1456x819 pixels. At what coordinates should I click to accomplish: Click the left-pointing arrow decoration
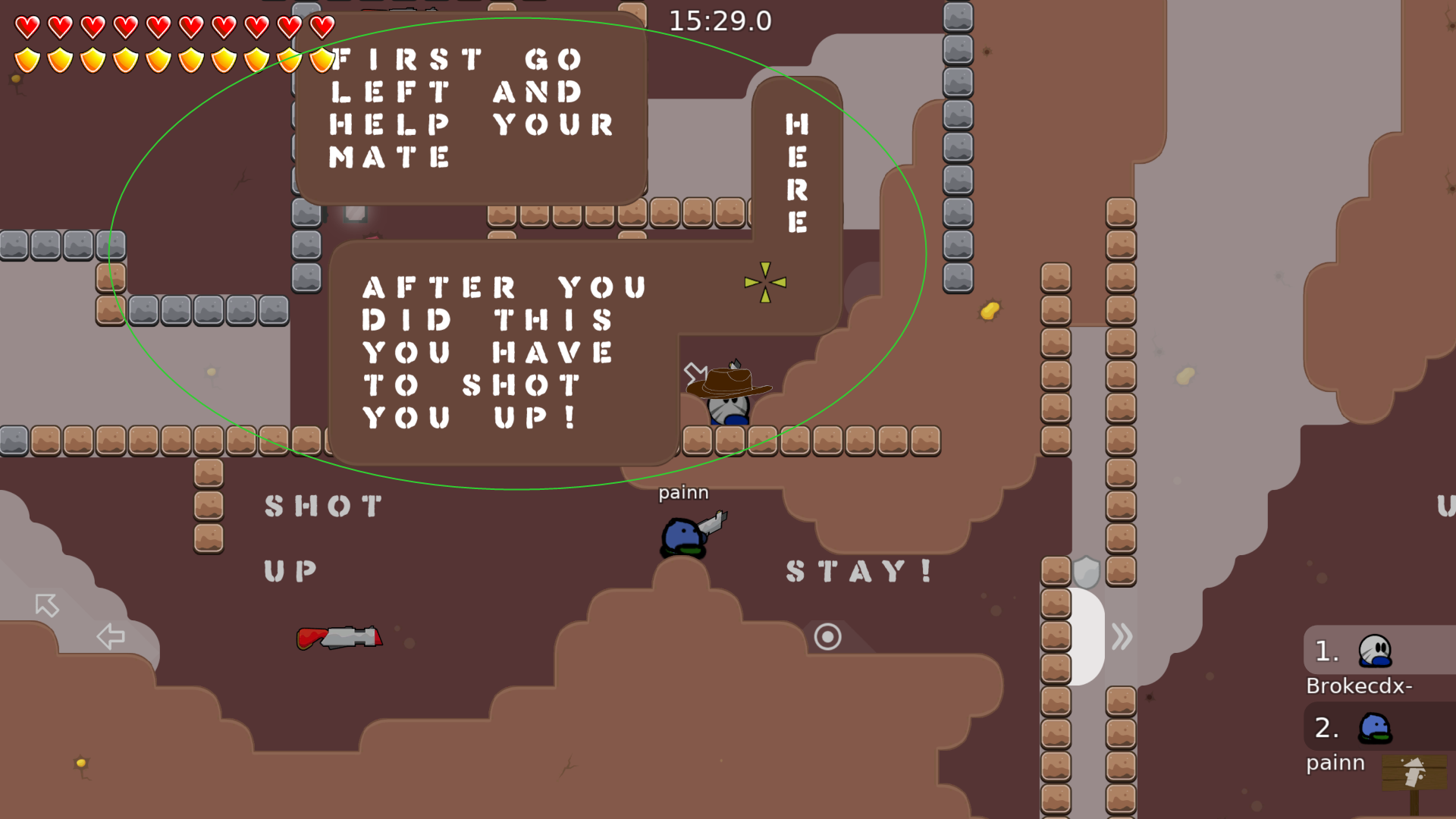pyautogui.click(x=110, y=637)
